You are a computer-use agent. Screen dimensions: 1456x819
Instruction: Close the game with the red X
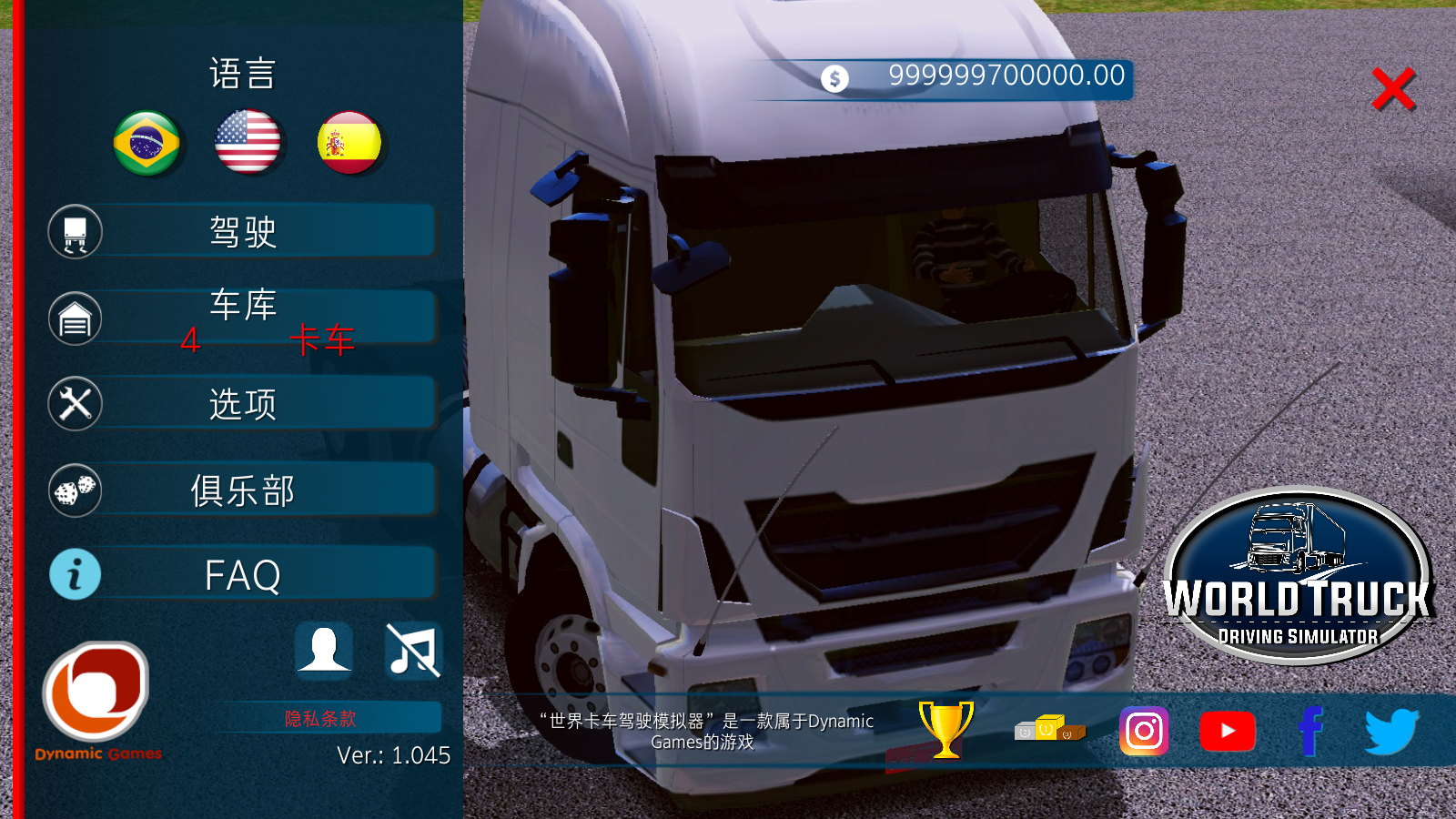coord(1393,89)
